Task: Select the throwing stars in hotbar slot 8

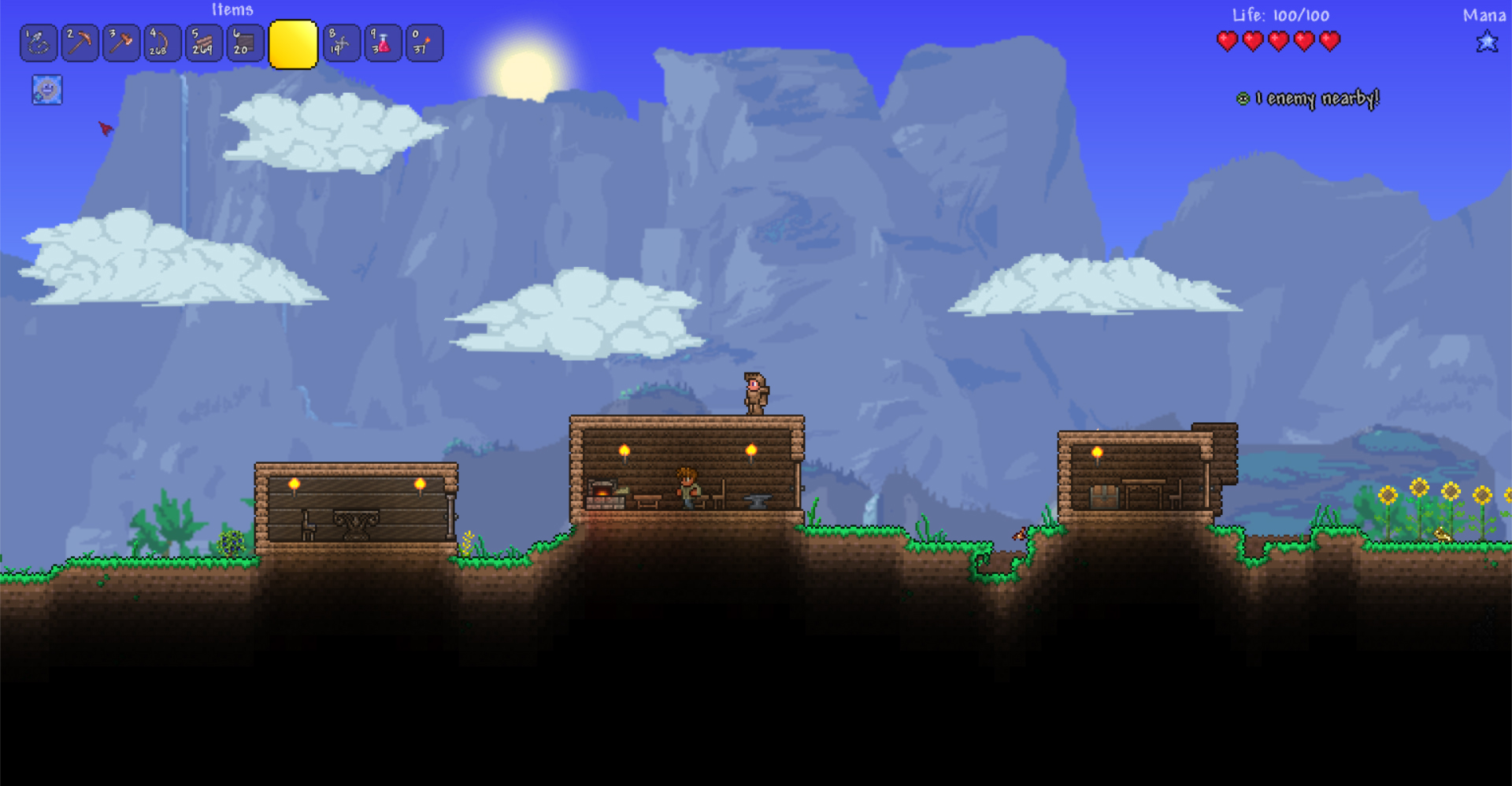Action: pos(339,43)
